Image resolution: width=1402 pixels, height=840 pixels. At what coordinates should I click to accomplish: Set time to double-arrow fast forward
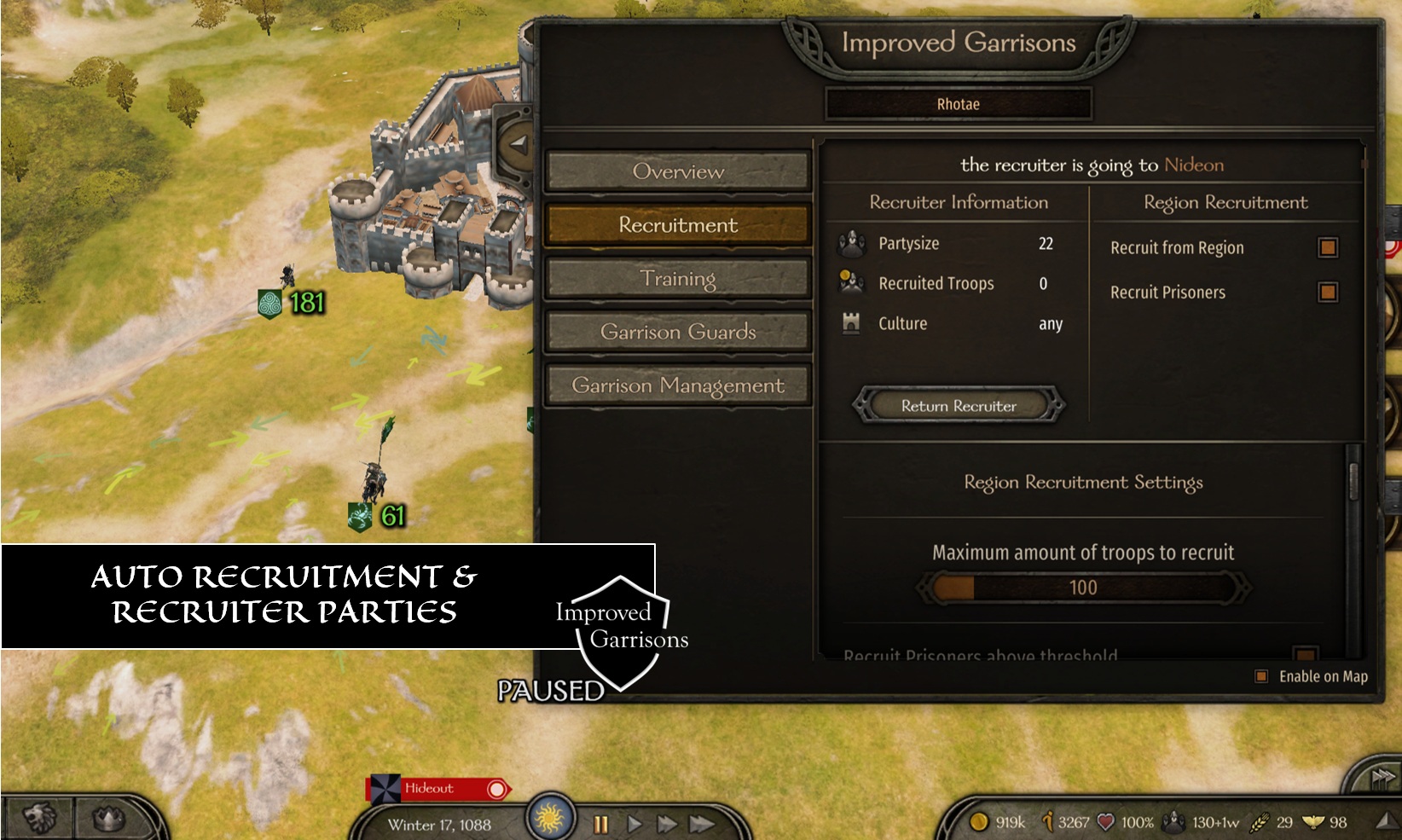[667, 824]
